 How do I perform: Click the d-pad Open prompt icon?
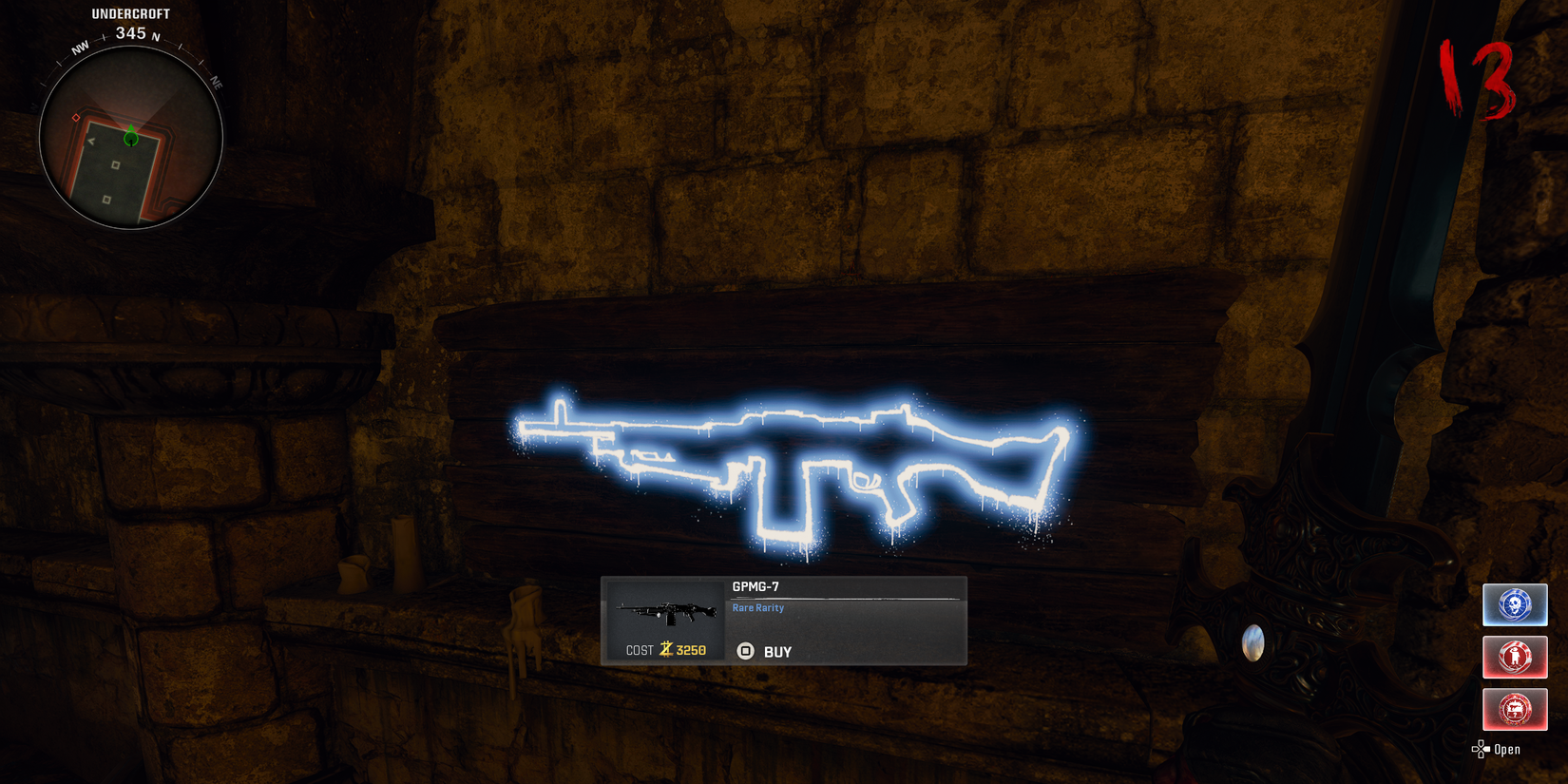click(x=1482, y=749)
